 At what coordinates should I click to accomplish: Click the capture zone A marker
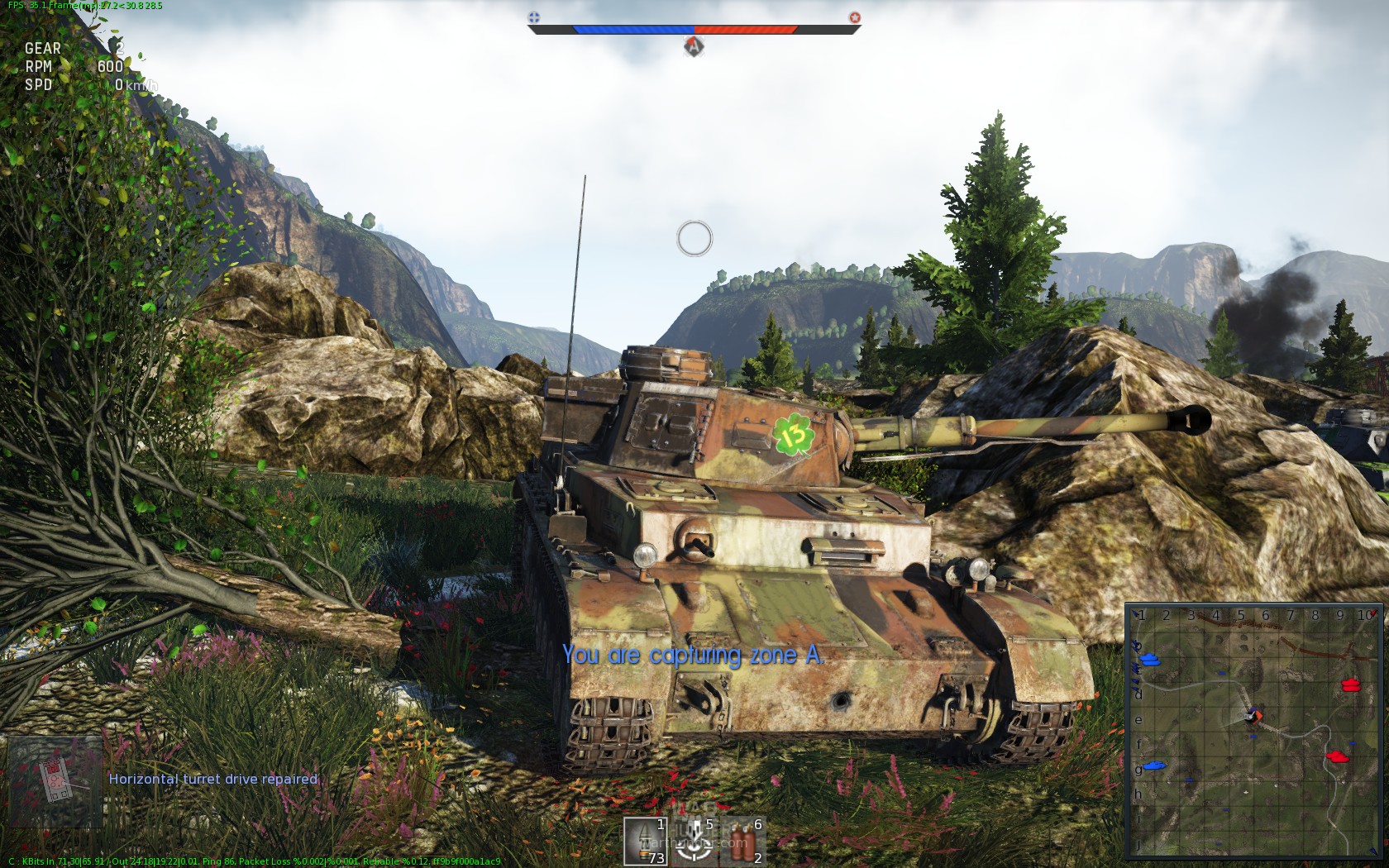694,46
